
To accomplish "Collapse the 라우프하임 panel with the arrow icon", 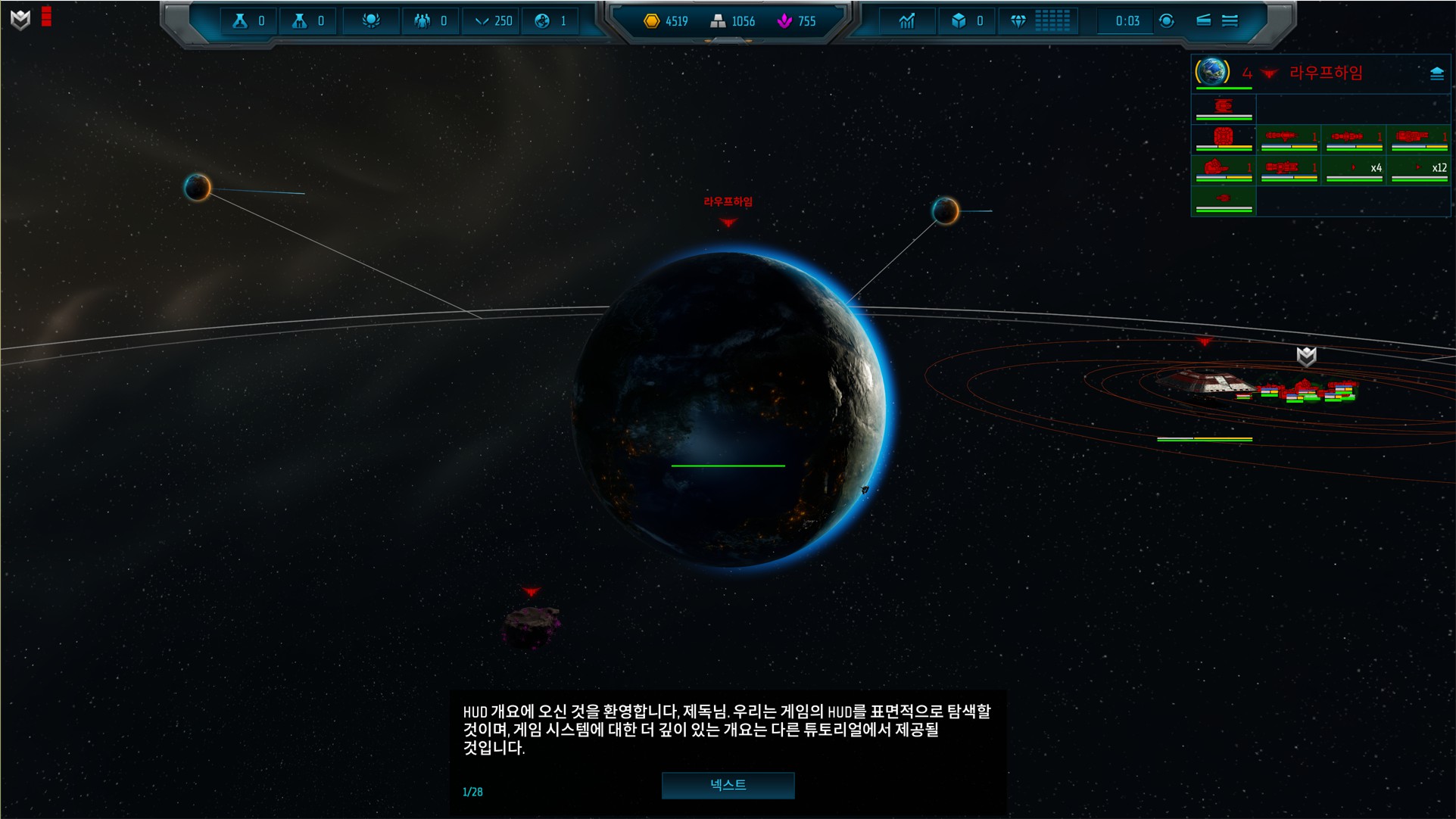I will [x=1436, y=73].
